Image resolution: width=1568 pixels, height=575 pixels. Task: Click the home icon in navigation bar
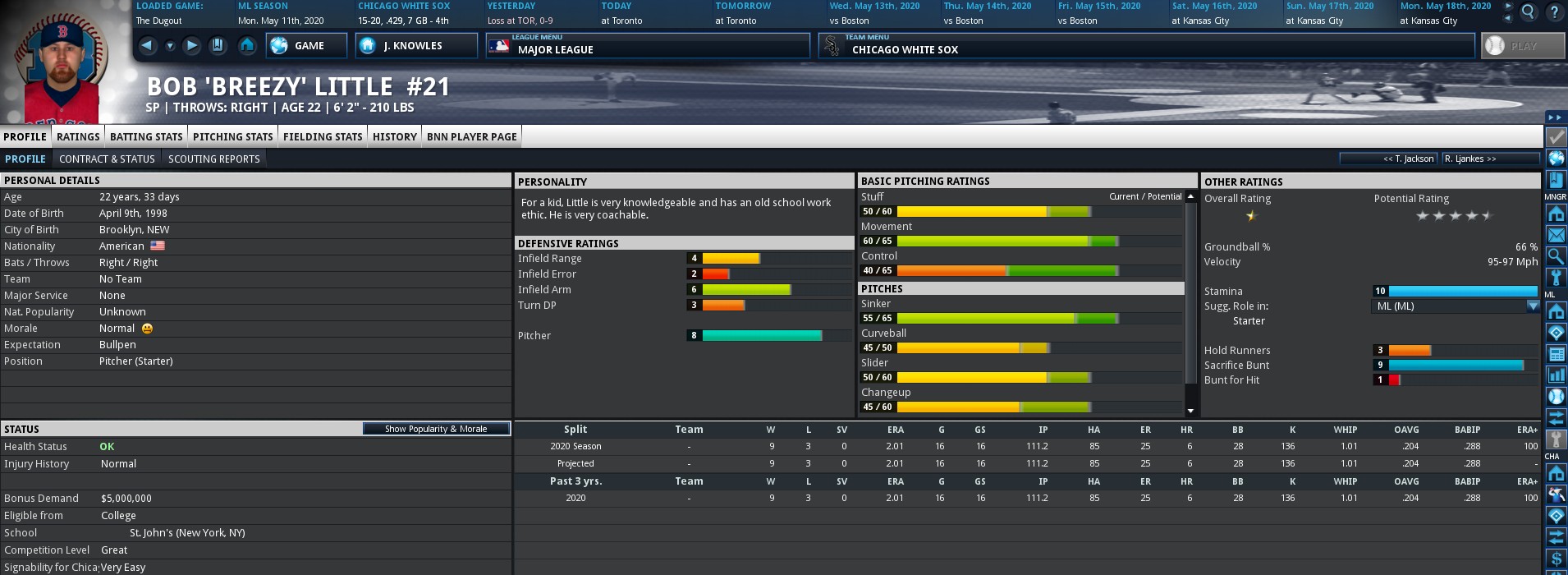coord(246,46)
